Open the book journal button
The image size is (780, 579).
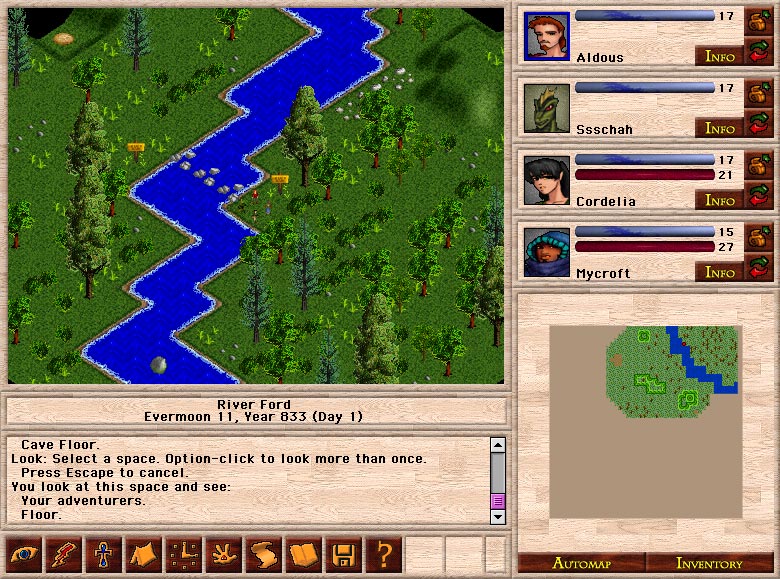[x=303, y=553]
